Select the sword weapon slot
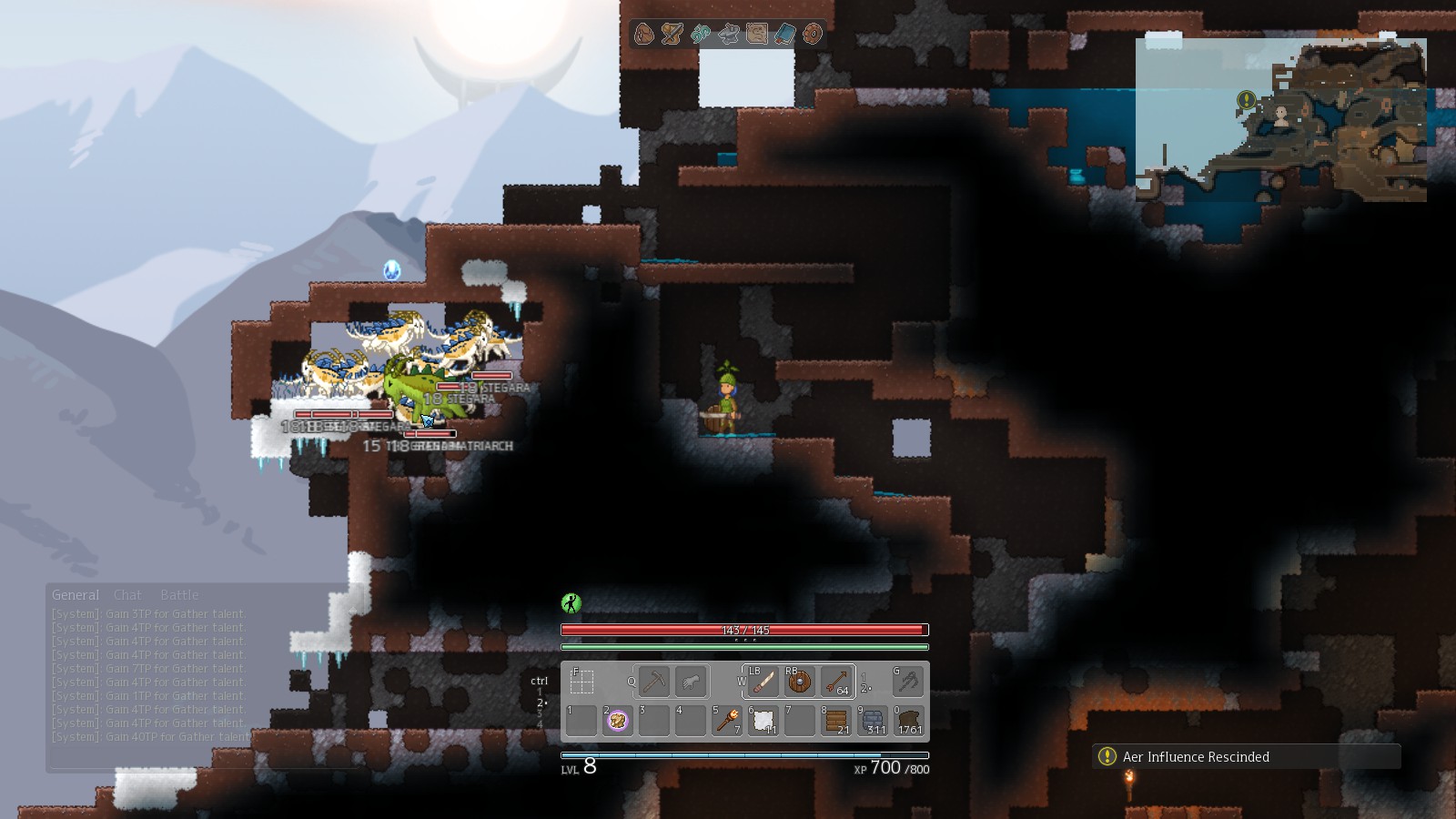Viewport: 1456px width, 819px height. (x=763, y=681)
